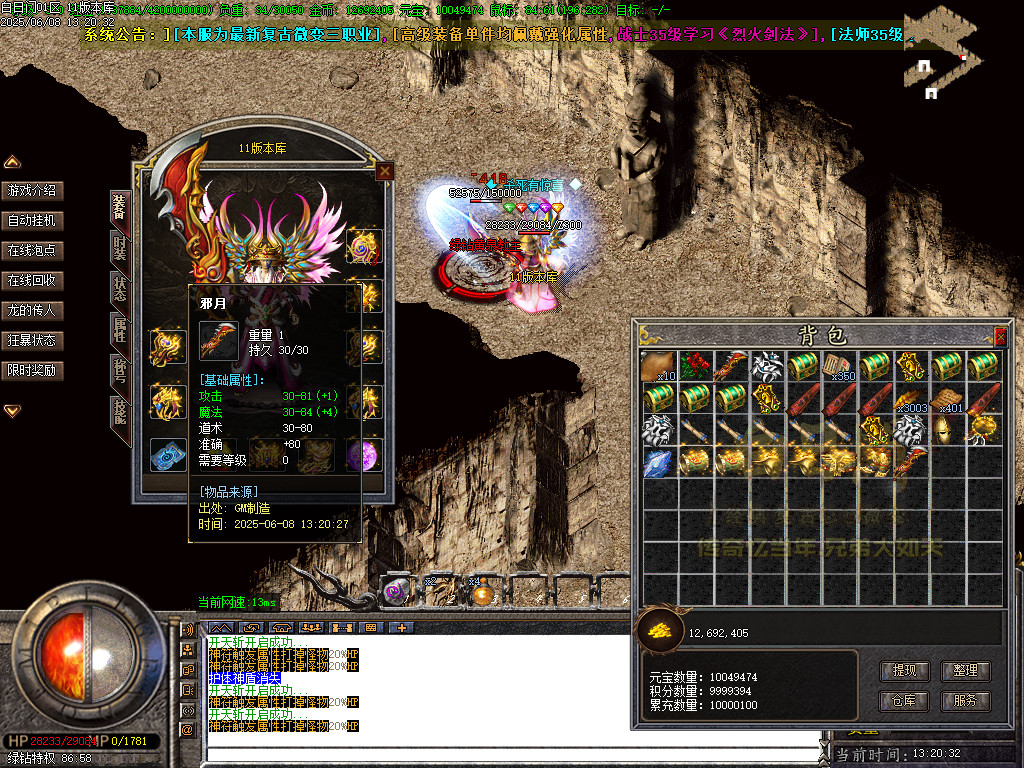Use the orange potion in the hotbar

(482, 594)
